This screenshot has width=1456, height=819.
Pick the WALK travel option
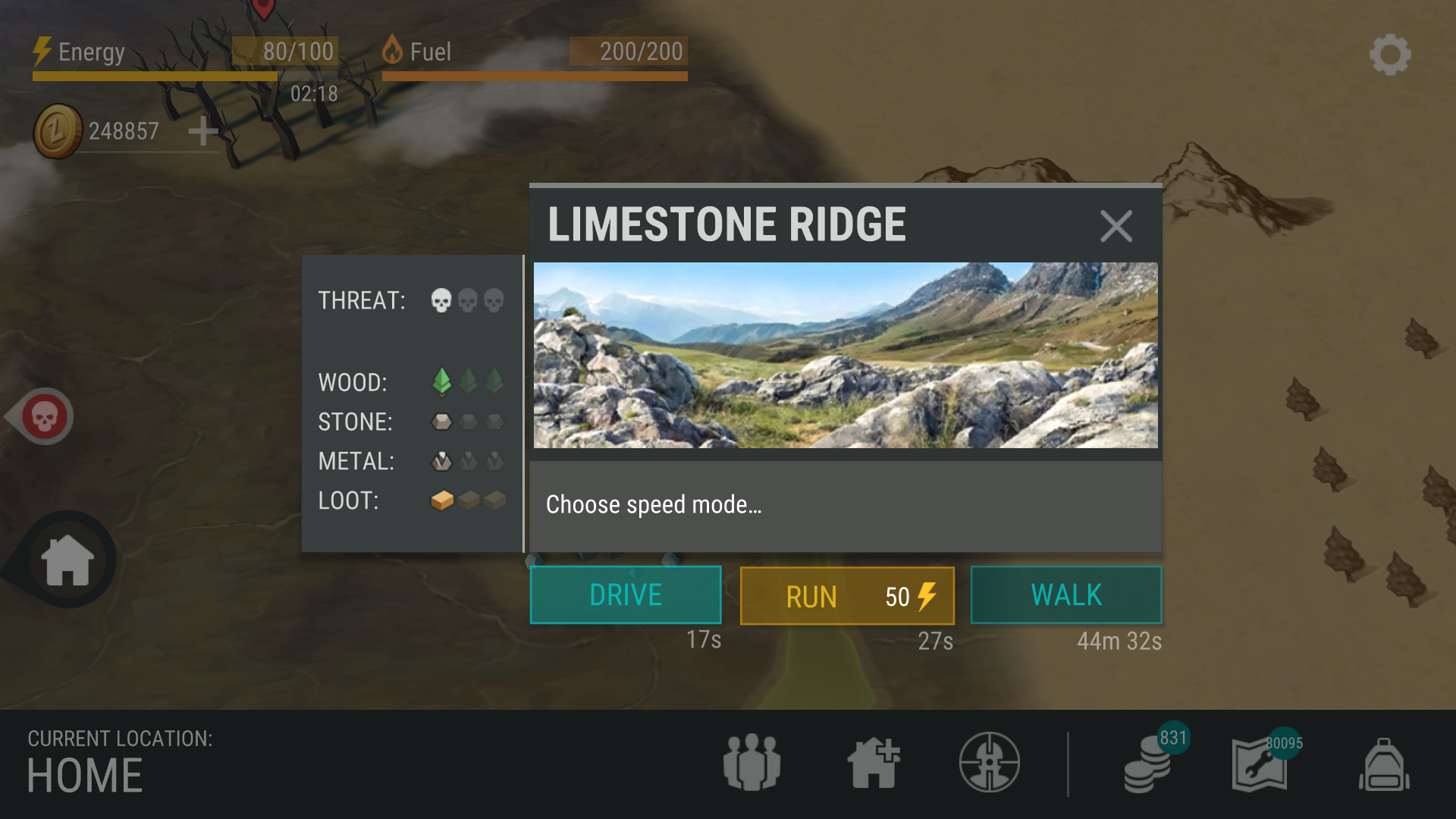pyautogui.click(x=1065, y=595)
